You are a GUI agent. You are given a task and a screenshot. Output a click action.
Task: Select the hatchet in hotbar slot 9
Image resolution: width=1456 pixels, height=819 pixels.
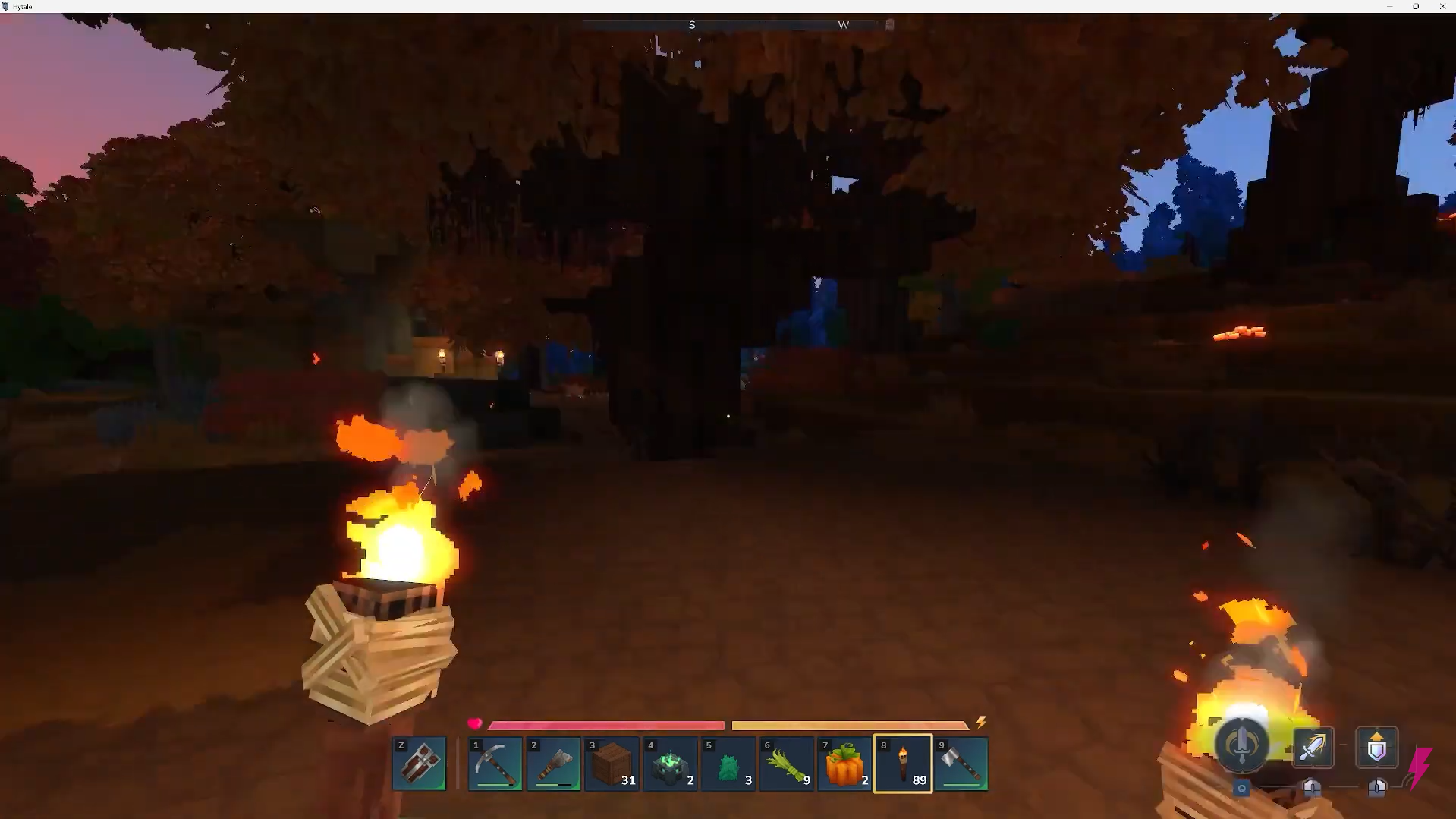[961, 764]
